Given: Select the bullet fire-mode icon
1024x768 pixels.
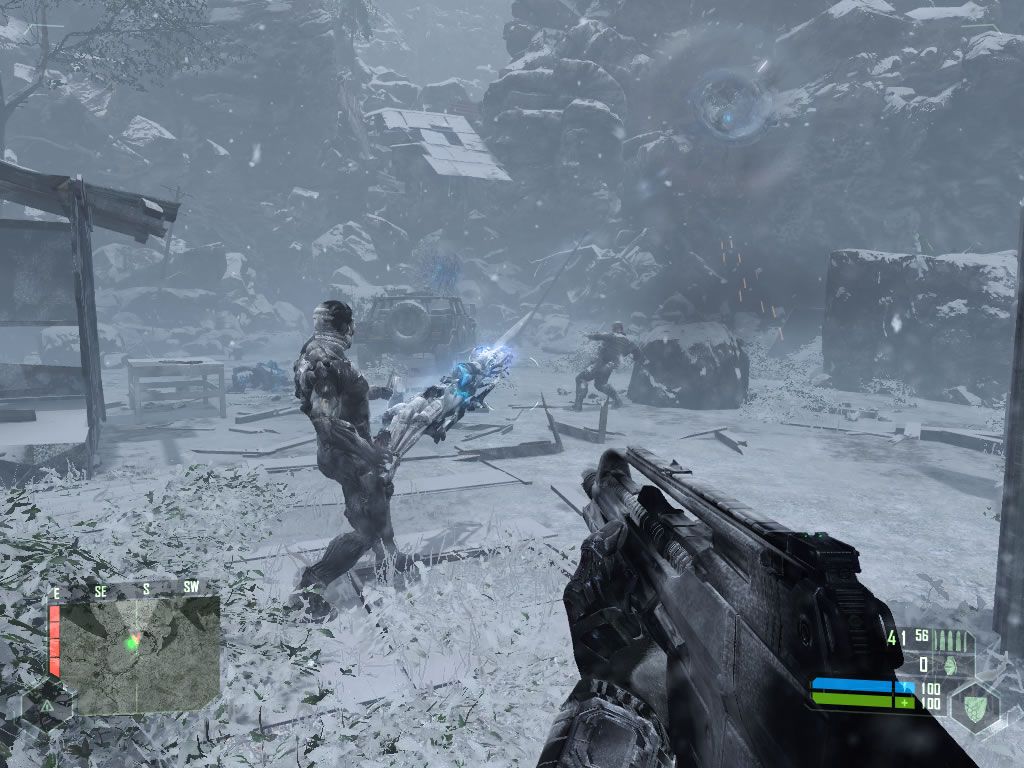Looking at the screenshot, I should tap(951, 640).
